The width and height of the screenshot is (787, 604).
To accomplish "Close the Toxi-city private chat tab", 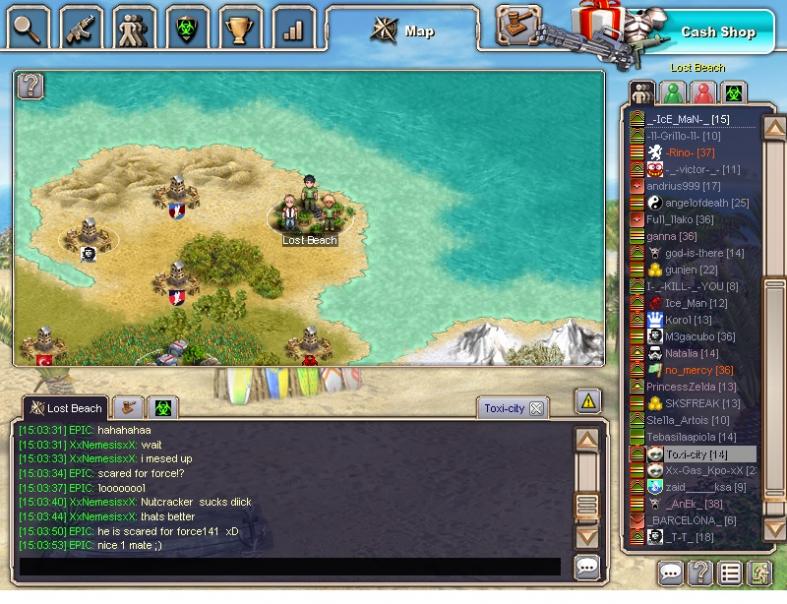I will [x=536, y=408].
